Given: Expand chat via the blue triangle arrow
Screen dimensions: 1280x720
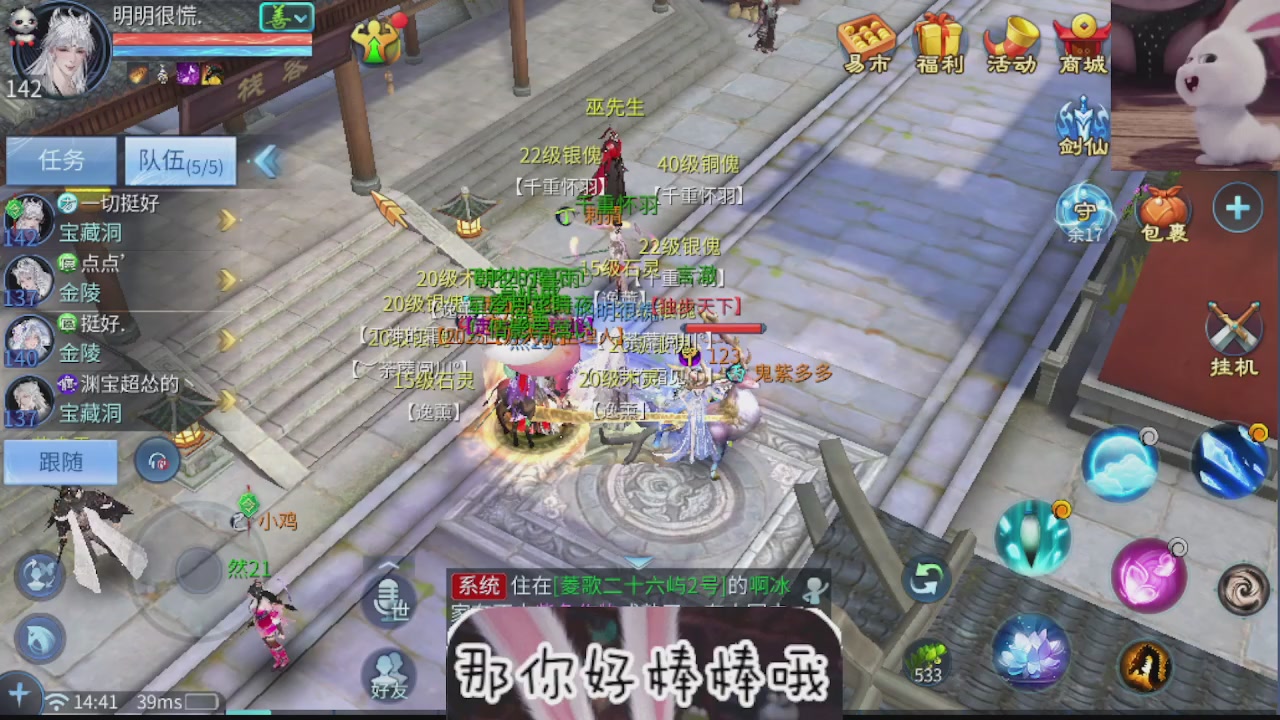Looking at the screenshot, I should (x=637, y=562).
